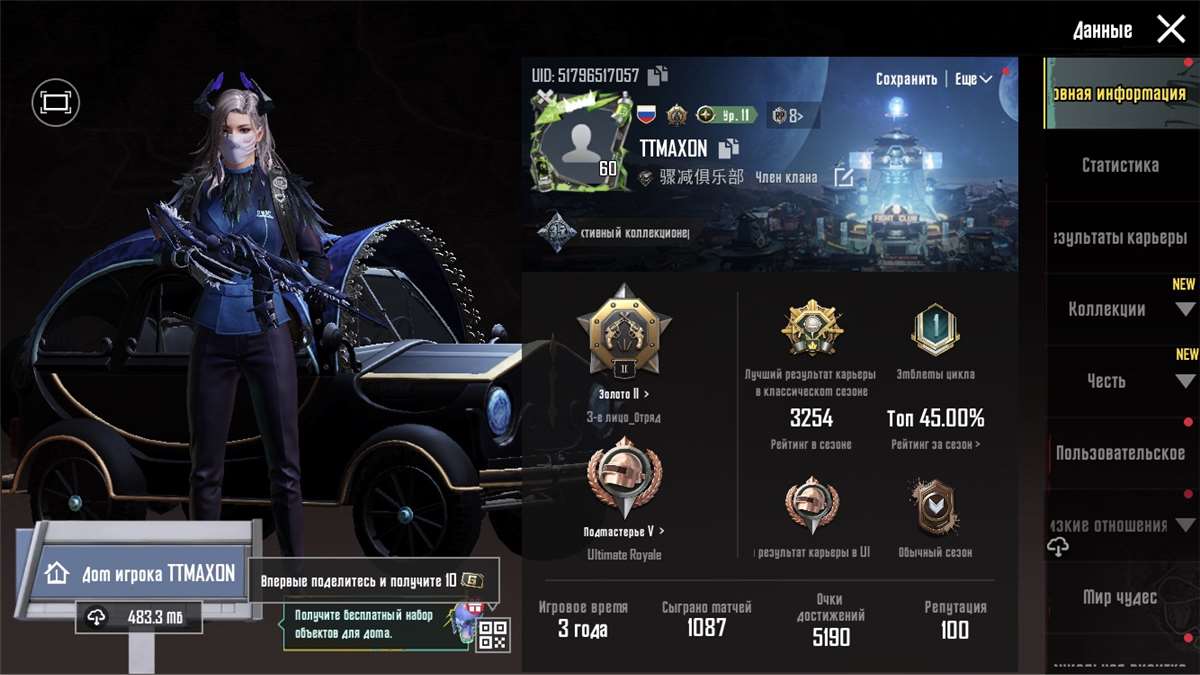Open the Коллекции tab
The image size is (1200, 675).
click(x=1107, y=309)
